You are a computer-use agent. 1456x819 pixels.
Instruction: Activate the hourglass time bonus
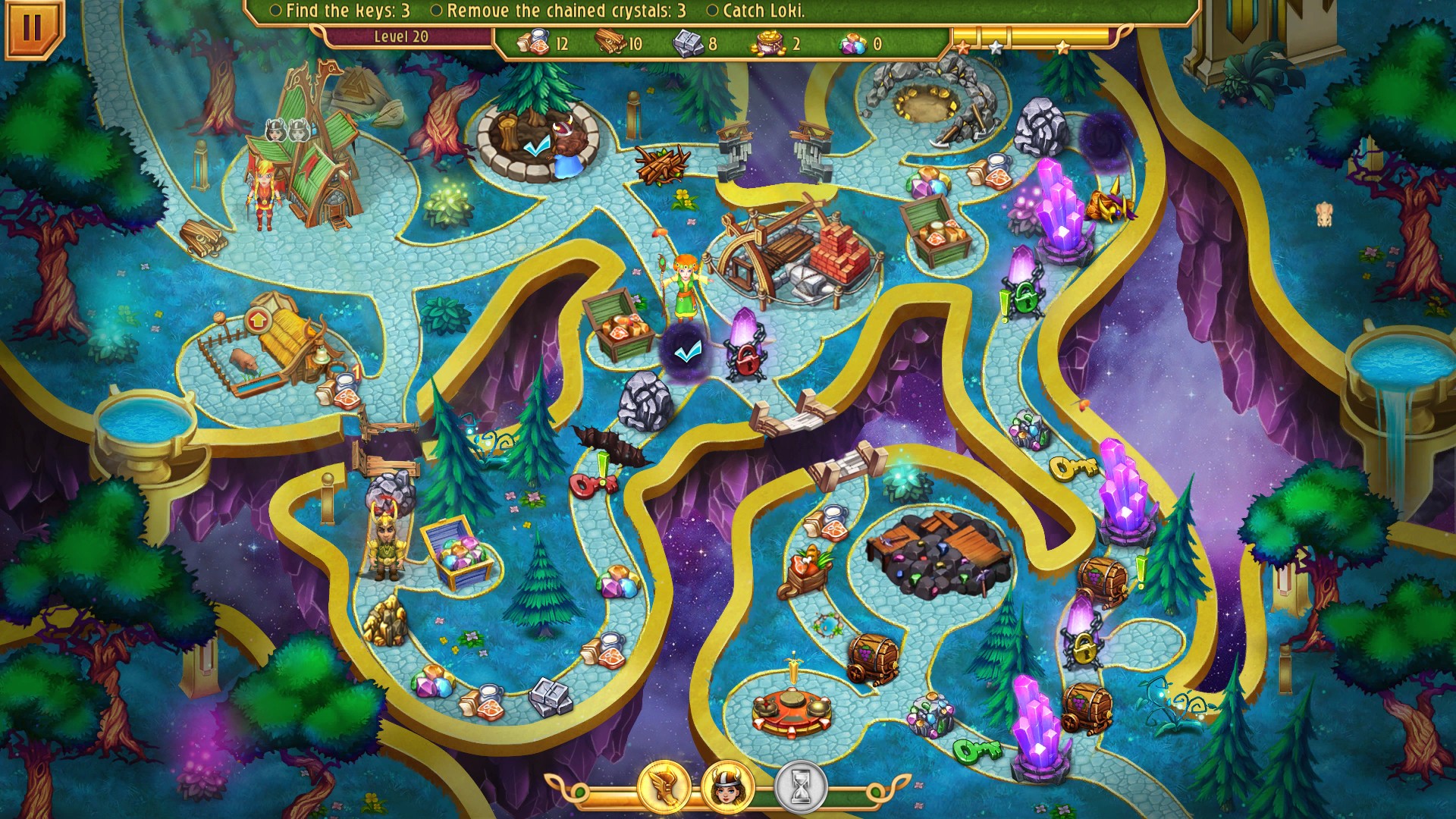800,788
